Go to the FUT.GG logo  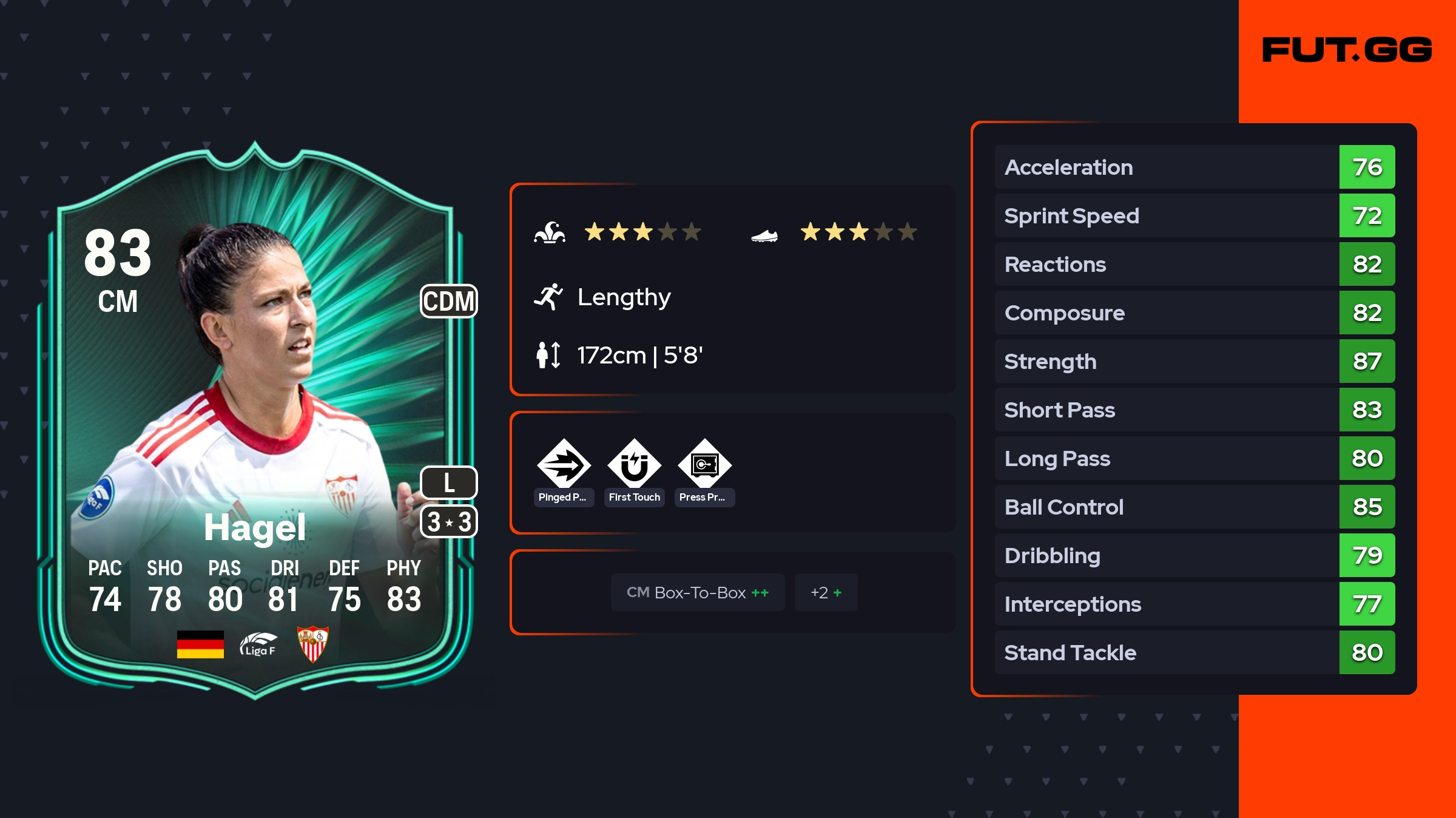point(1347,50)
